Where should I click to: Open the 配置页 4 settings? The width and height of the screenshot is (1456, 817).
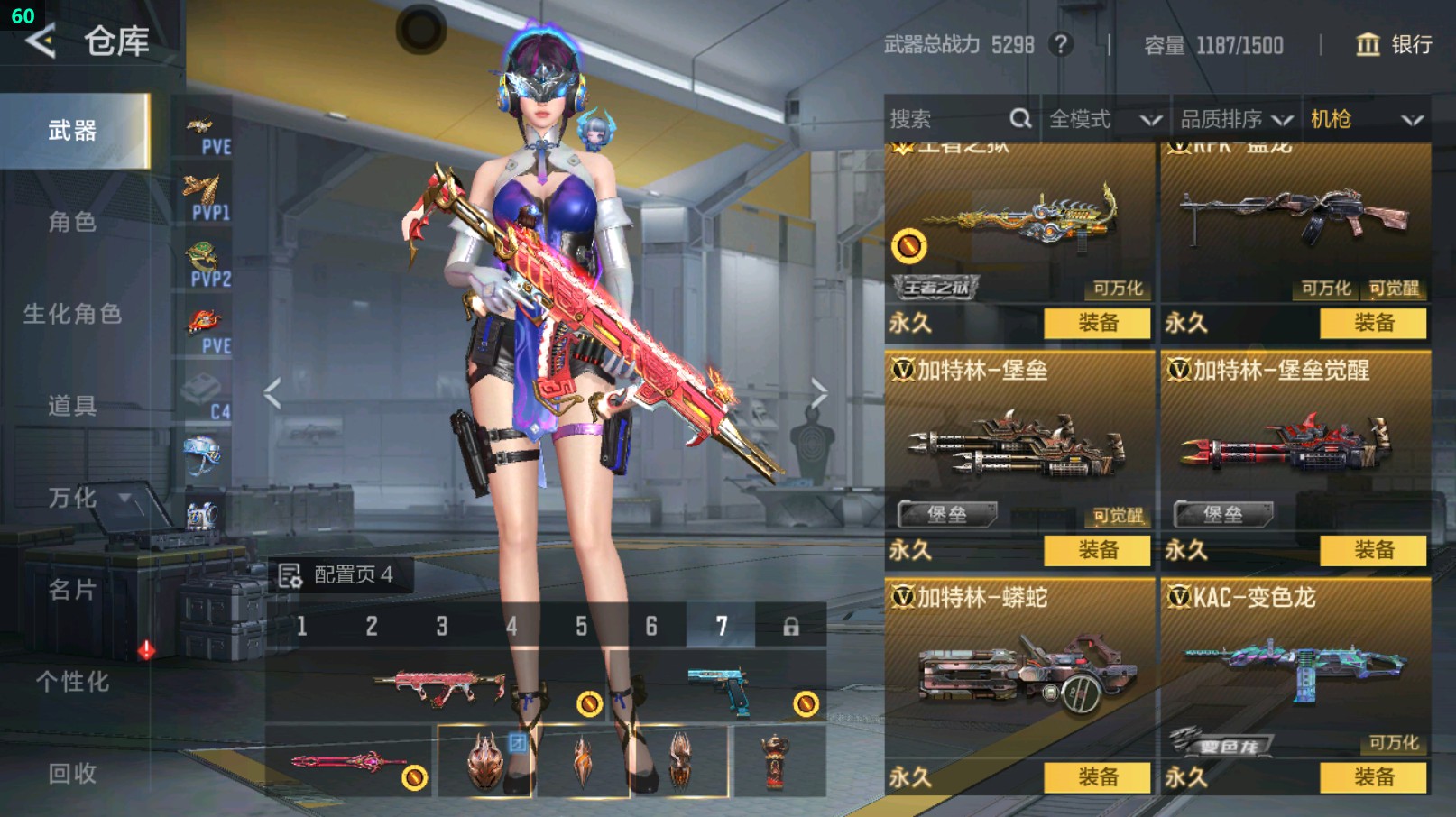[337, 575]
